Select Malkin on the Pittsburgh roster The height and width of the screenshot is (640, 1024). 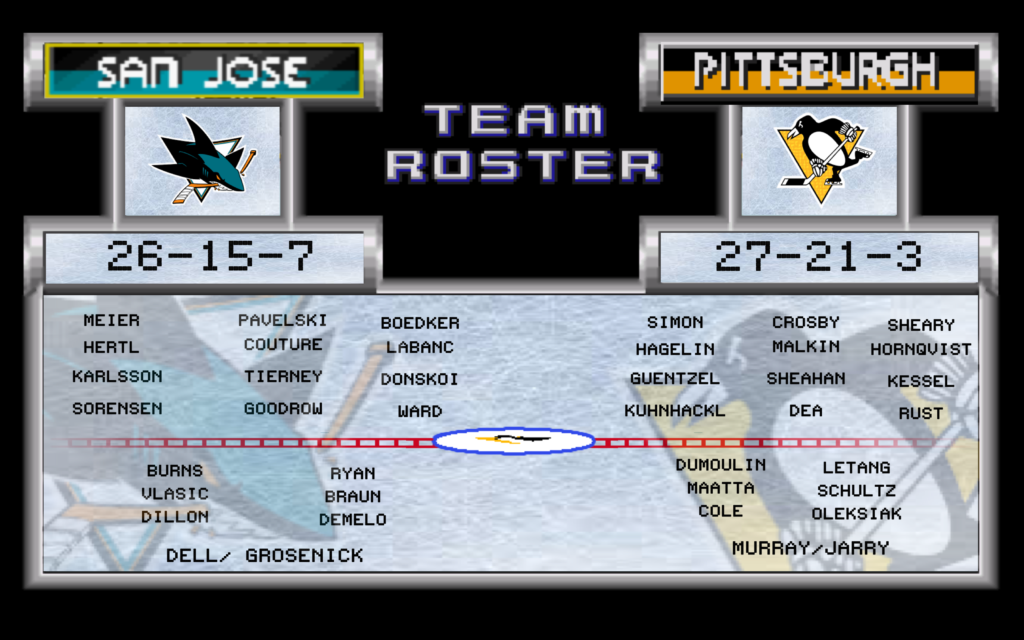point(805,346)
